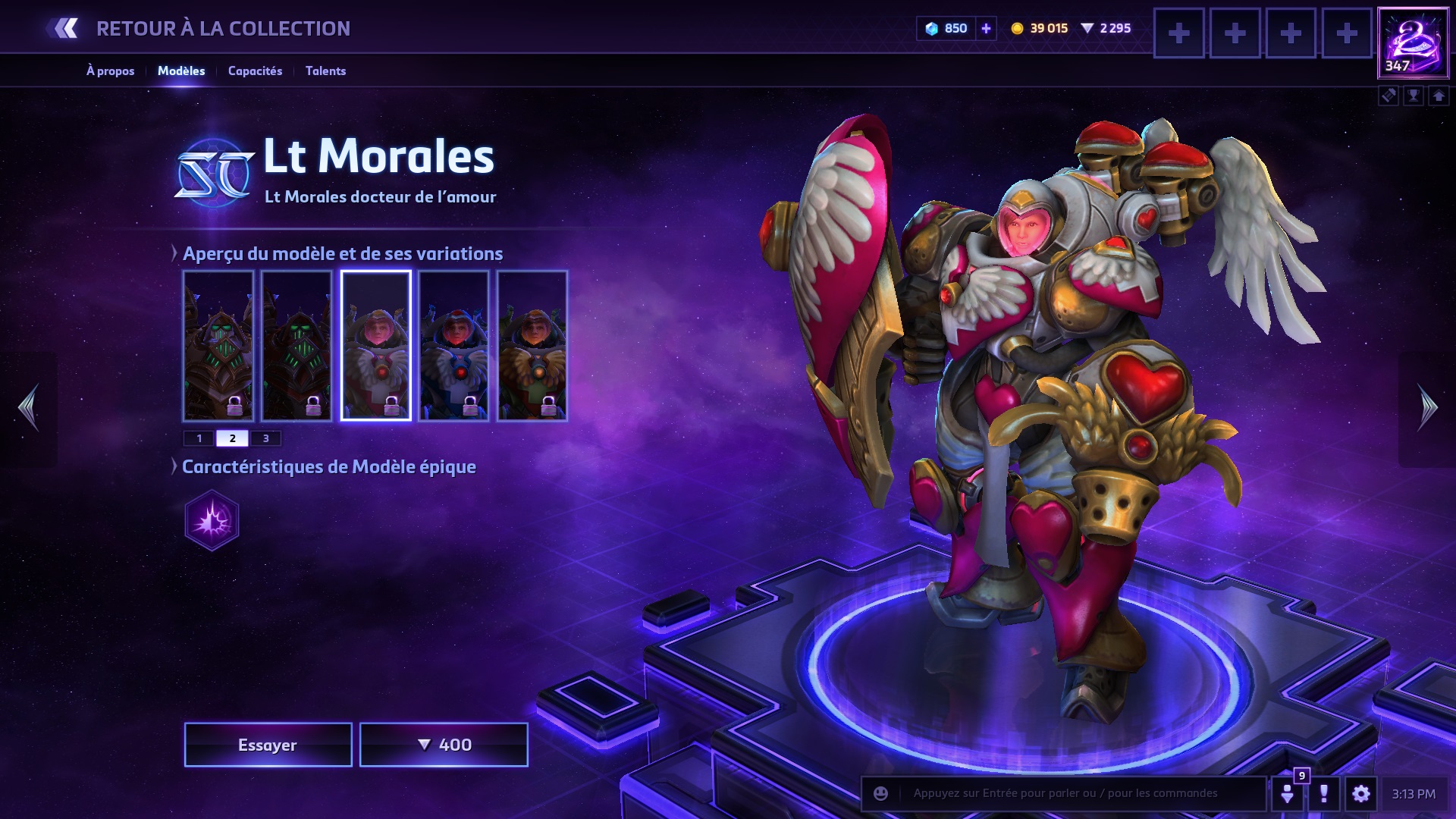Open the Capacités tab
1456x819 pixels.
255,71
